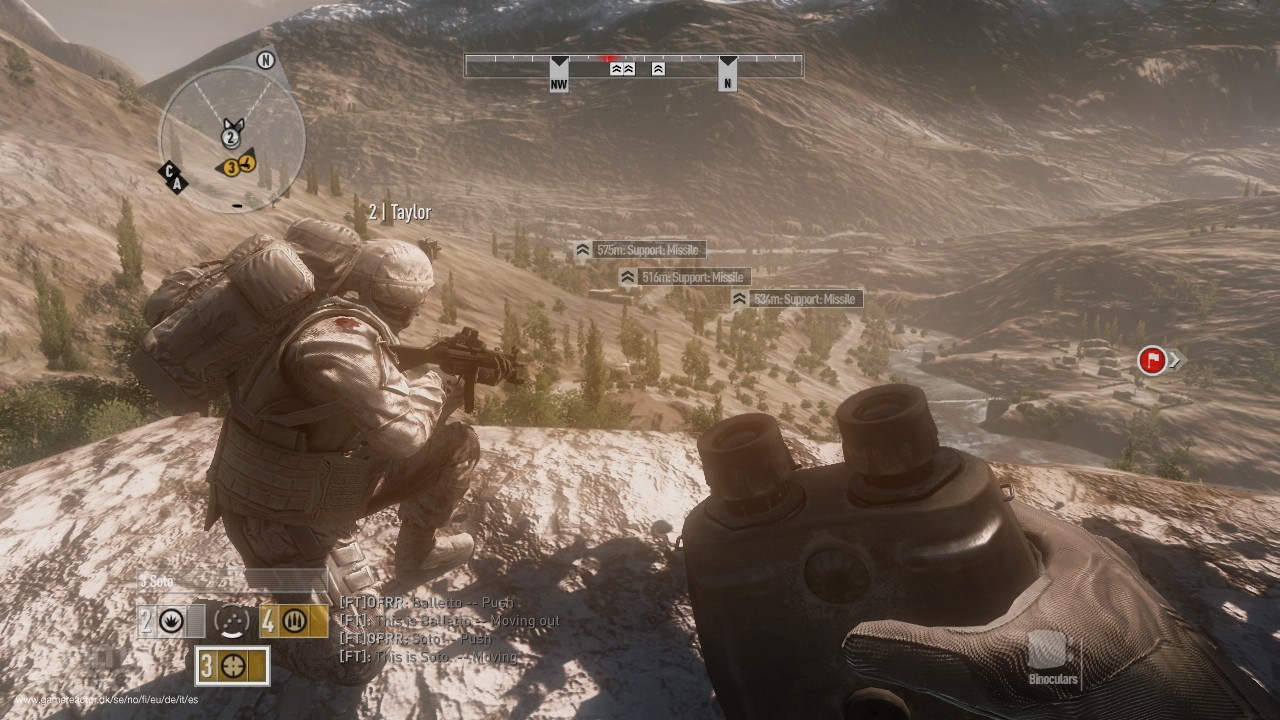Select the crosshair command icon for member 3
The width and height of the screenshot is (1280, 720).
coord(234,664)
